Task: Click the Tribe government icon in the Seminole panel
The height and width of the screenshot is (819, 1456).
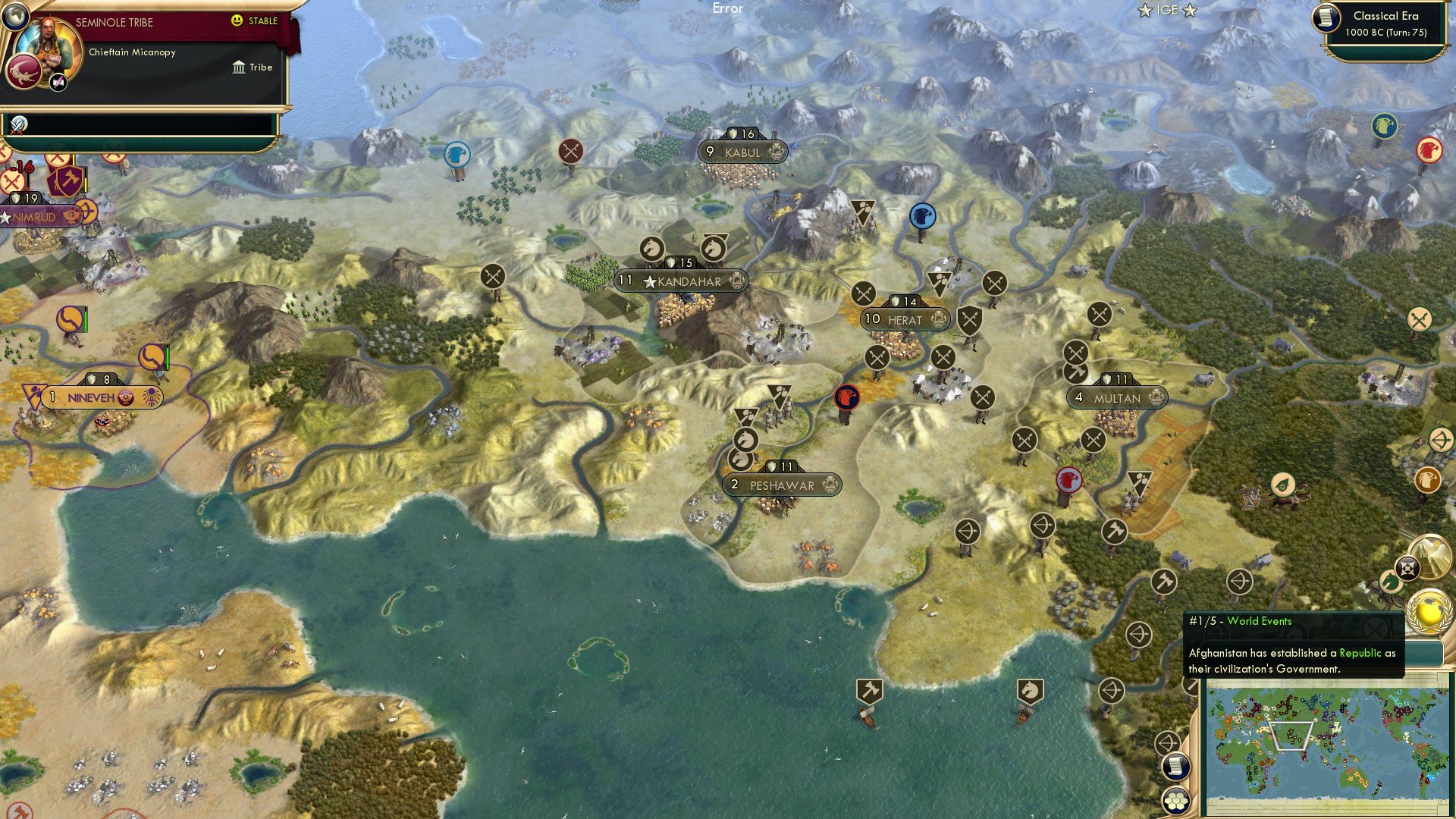Action: point(238,67)
